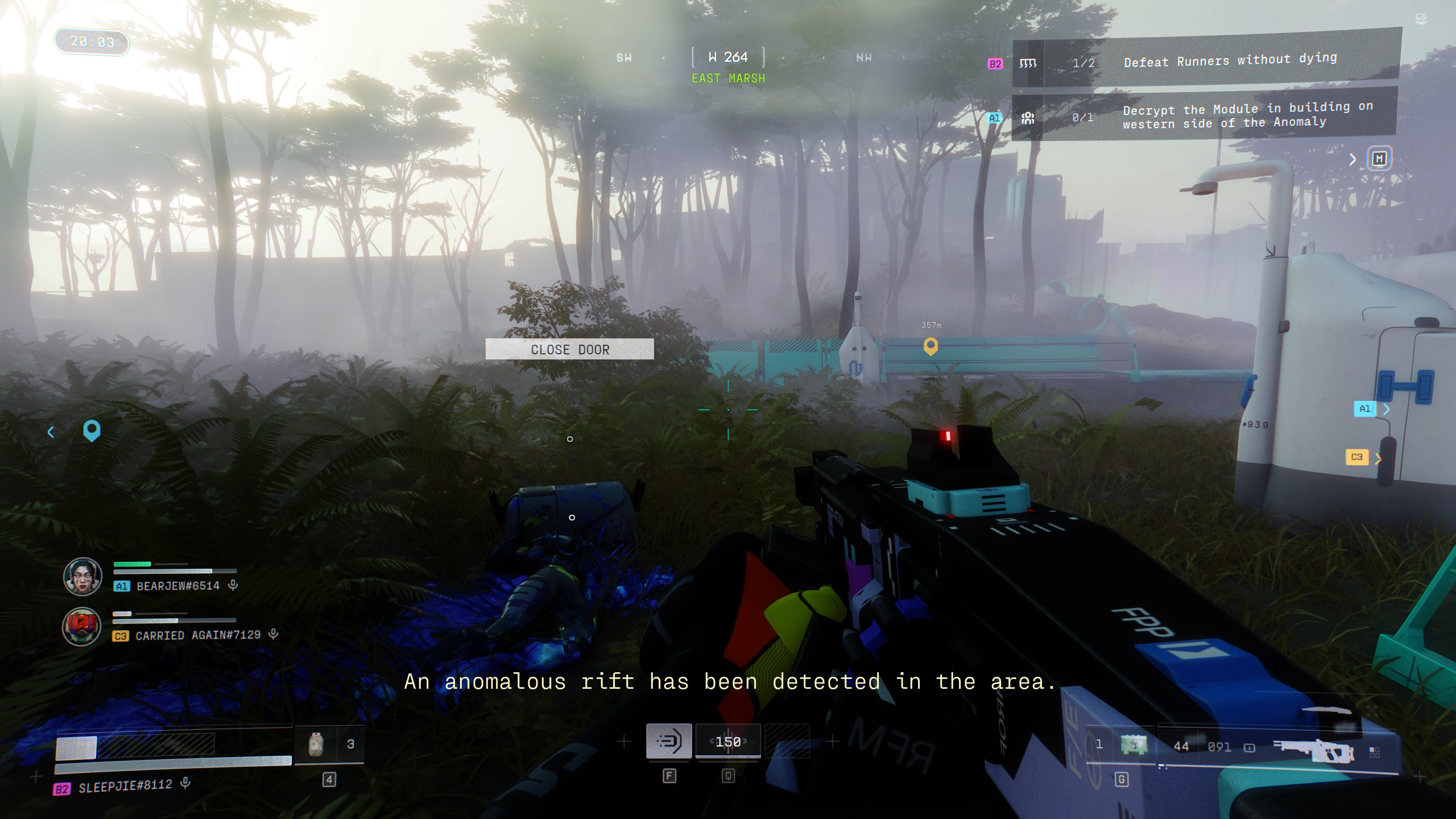The image size is (1456, 819).
Task: Click the CLOSE DOOR prompt label
Action: [569, 349]
